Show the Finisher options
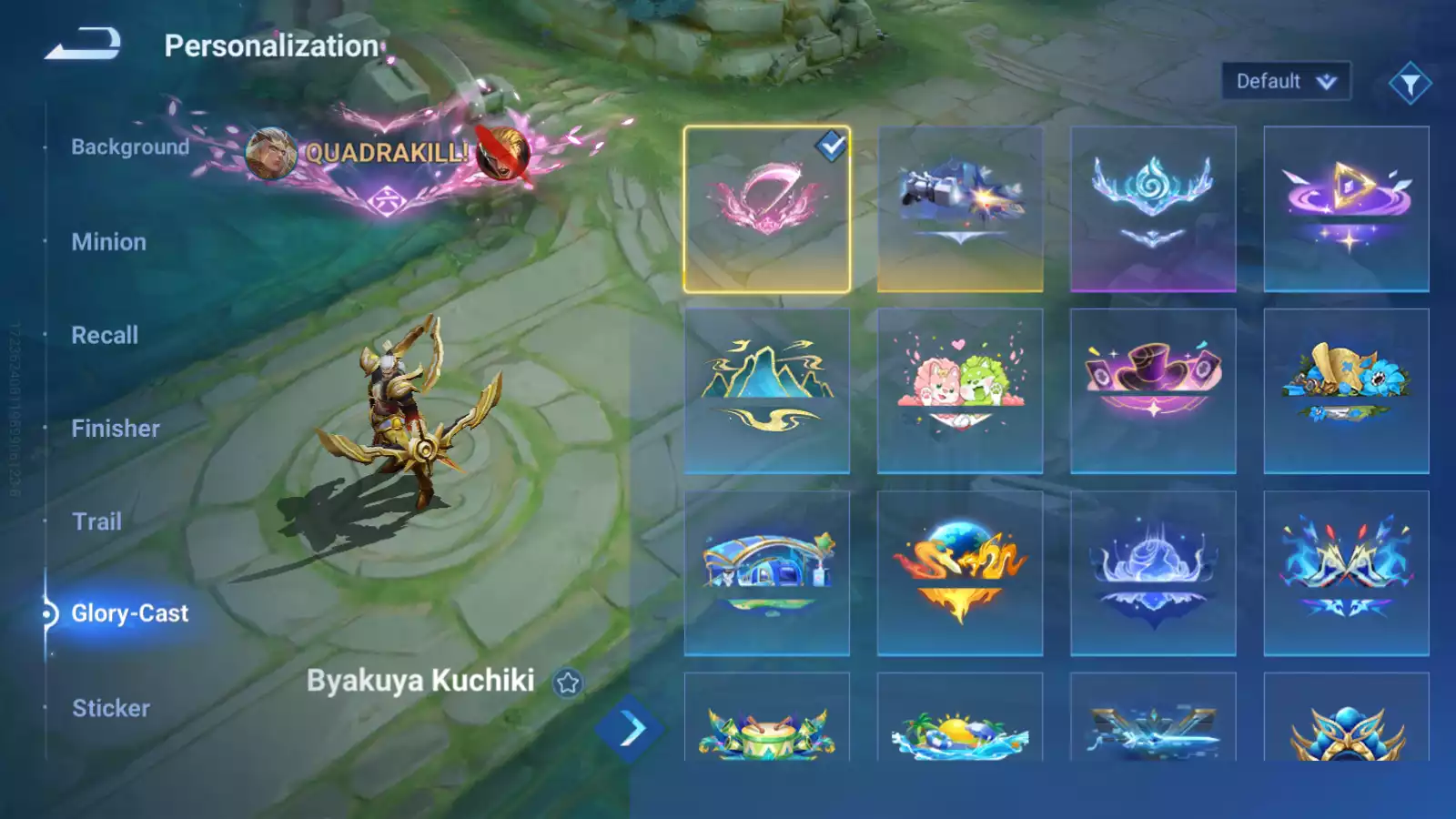This screenshot has width=1456, height=819. tap(116, 429)
